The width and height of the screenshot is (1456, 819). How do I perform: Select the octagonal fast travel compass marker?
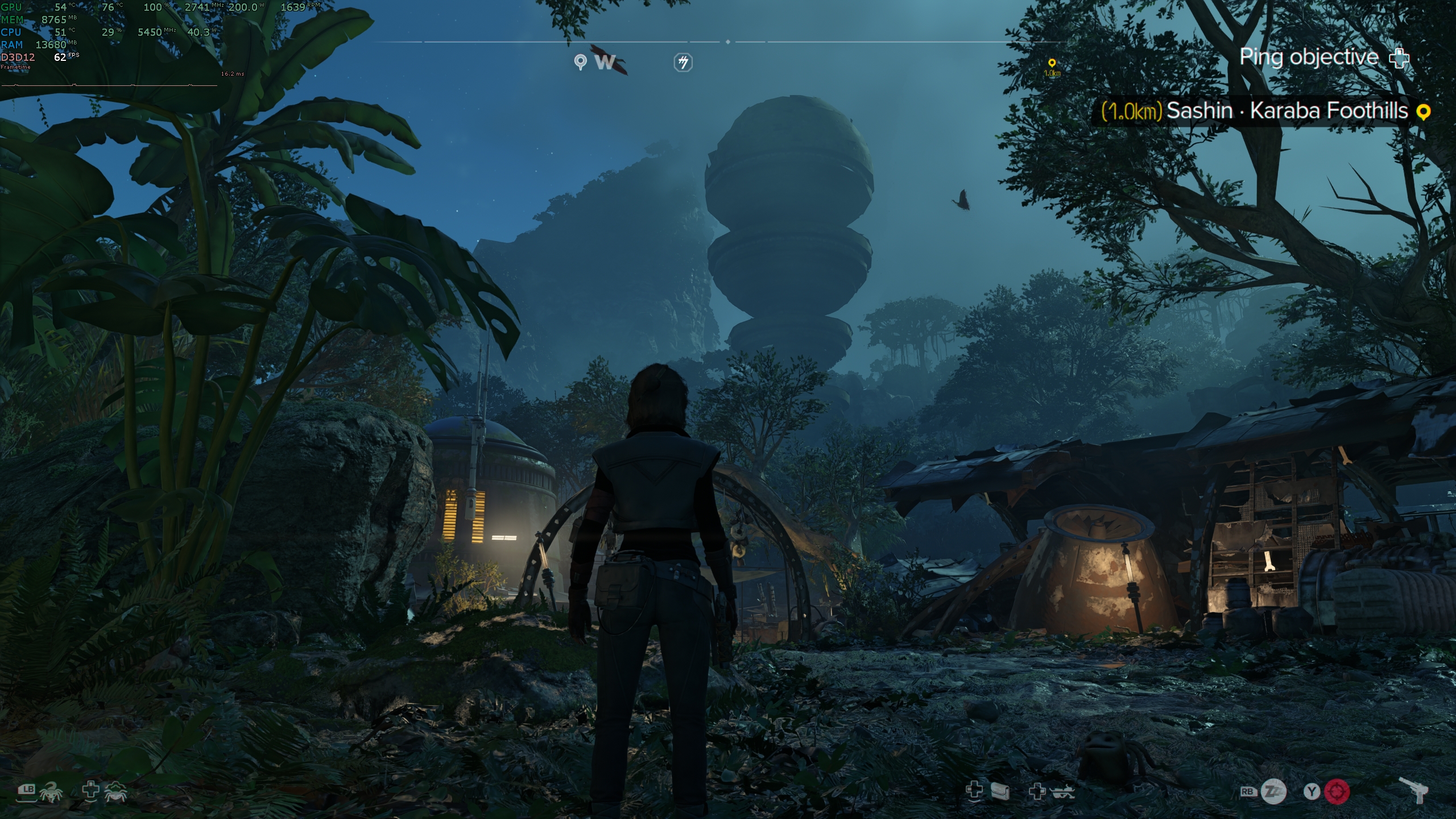[683, 62]
